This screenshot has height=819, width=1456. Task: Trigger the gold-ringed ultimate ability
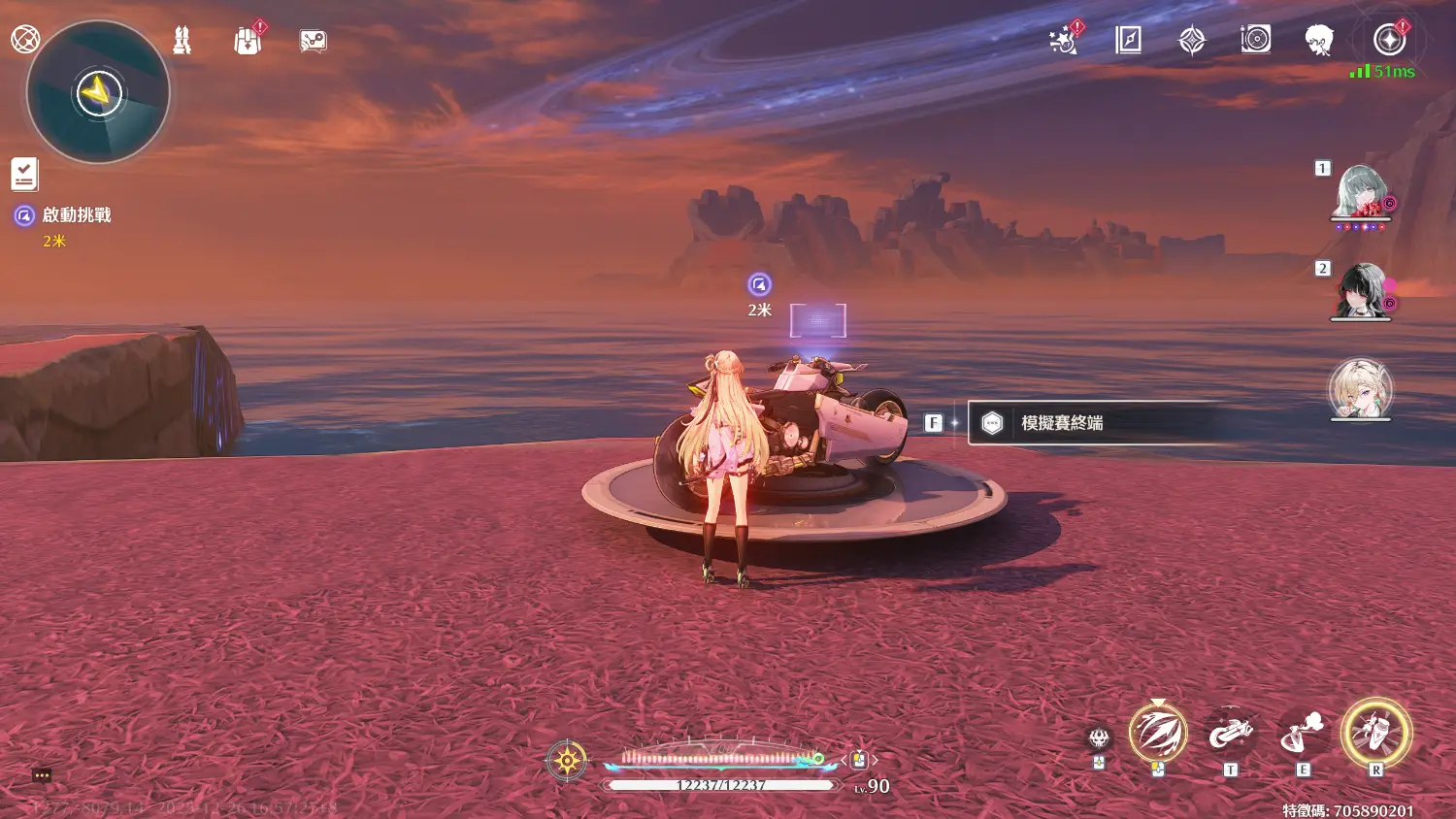coord(1375,732)
